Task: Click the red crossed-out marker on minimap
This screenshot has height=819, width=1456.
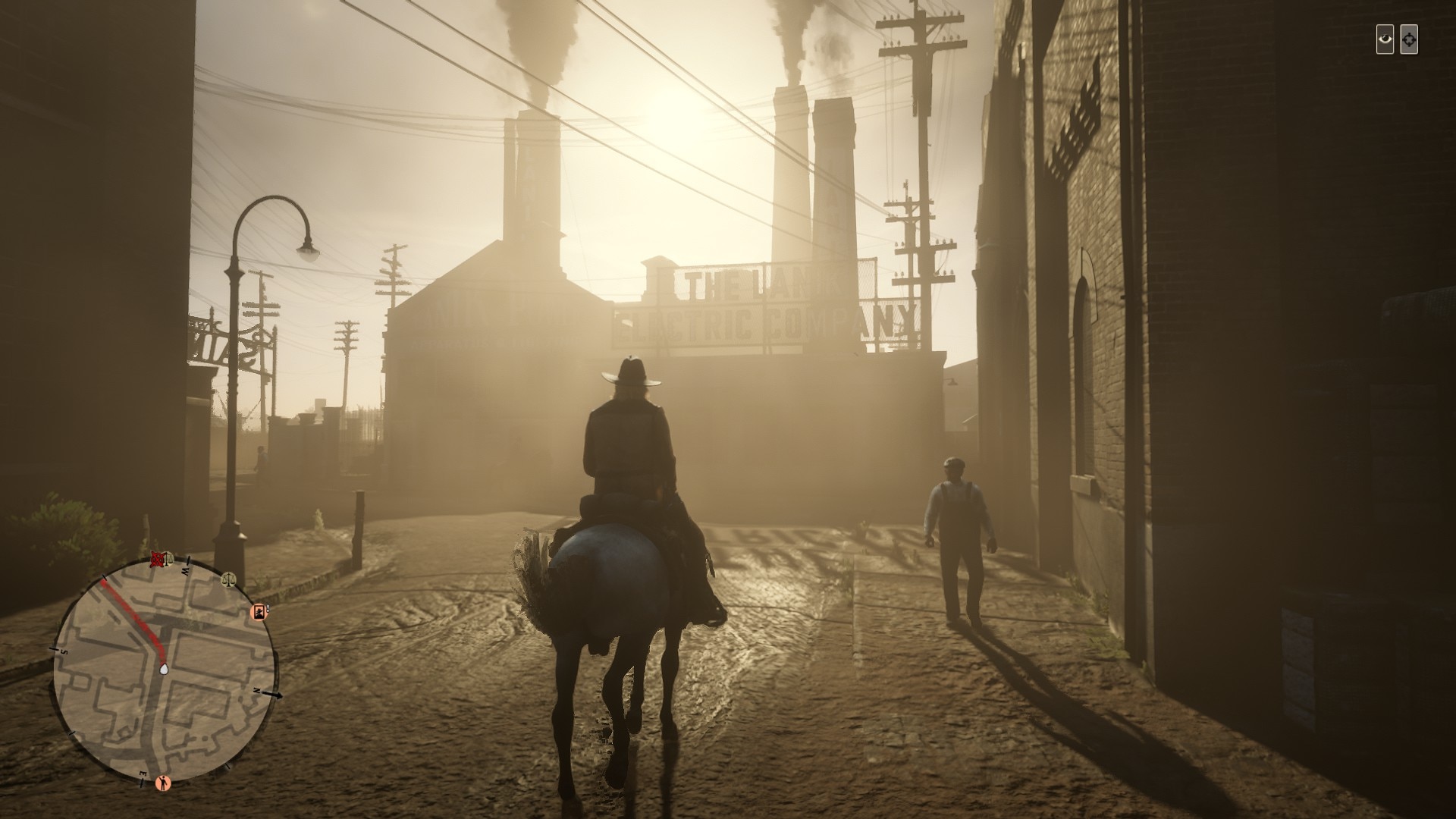Action: click(x=158, y=560)
